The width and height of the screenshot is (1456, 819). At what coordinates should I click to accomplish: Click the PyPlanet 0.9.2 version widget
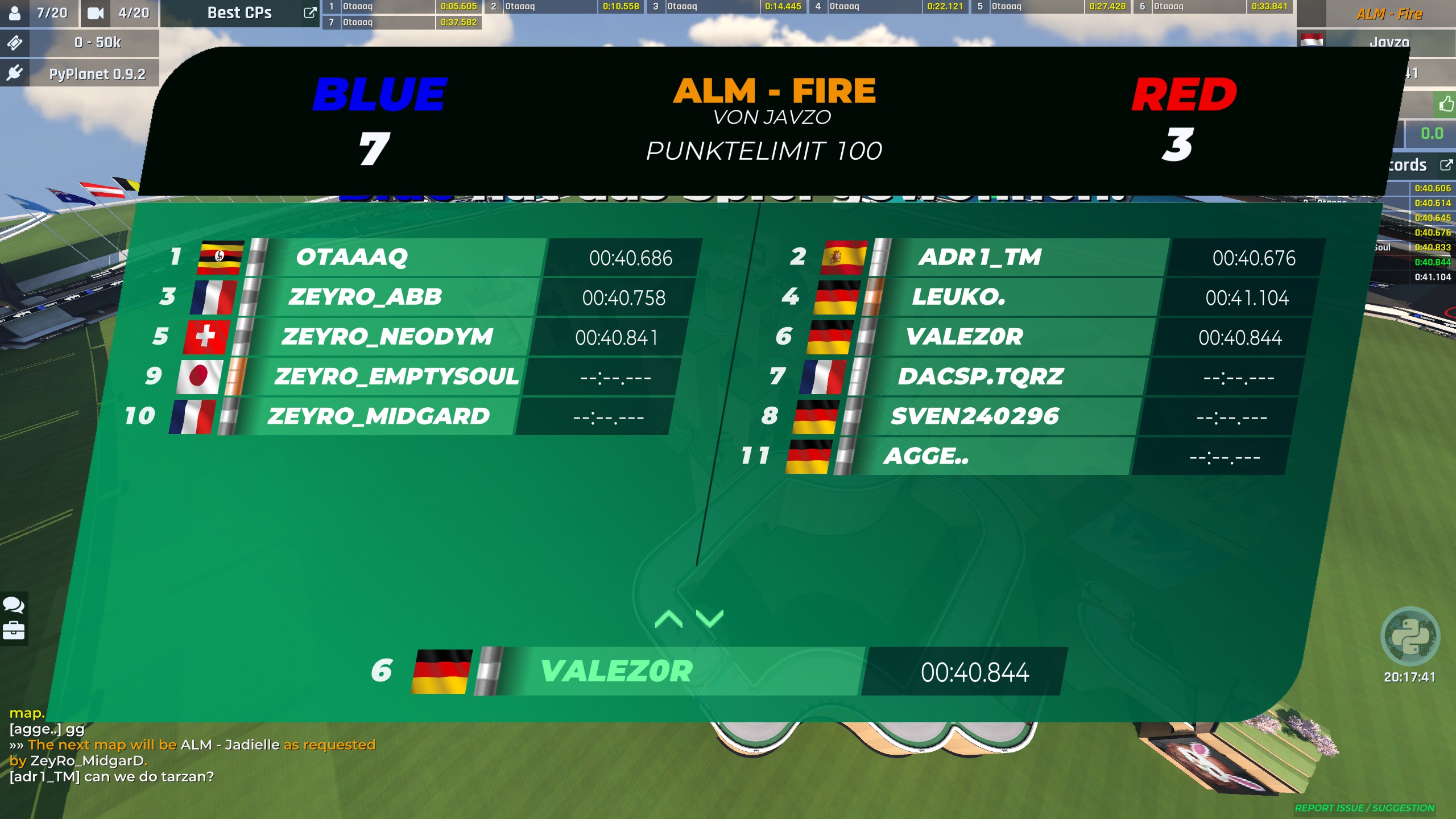coord(97,74)
